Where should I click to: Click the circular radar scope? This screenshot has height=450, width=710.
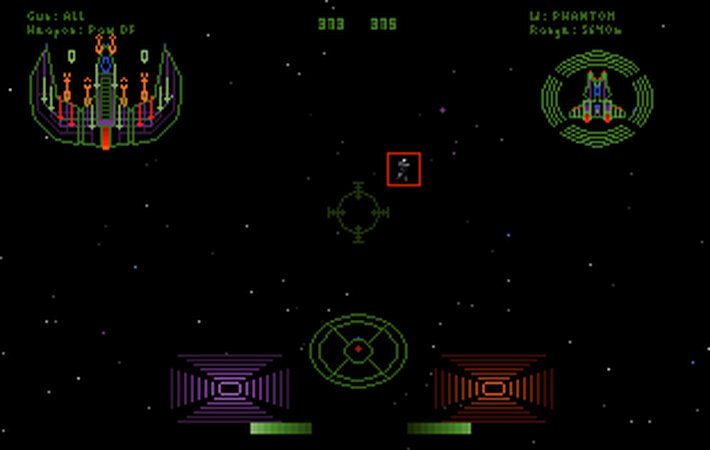(358, 350)
